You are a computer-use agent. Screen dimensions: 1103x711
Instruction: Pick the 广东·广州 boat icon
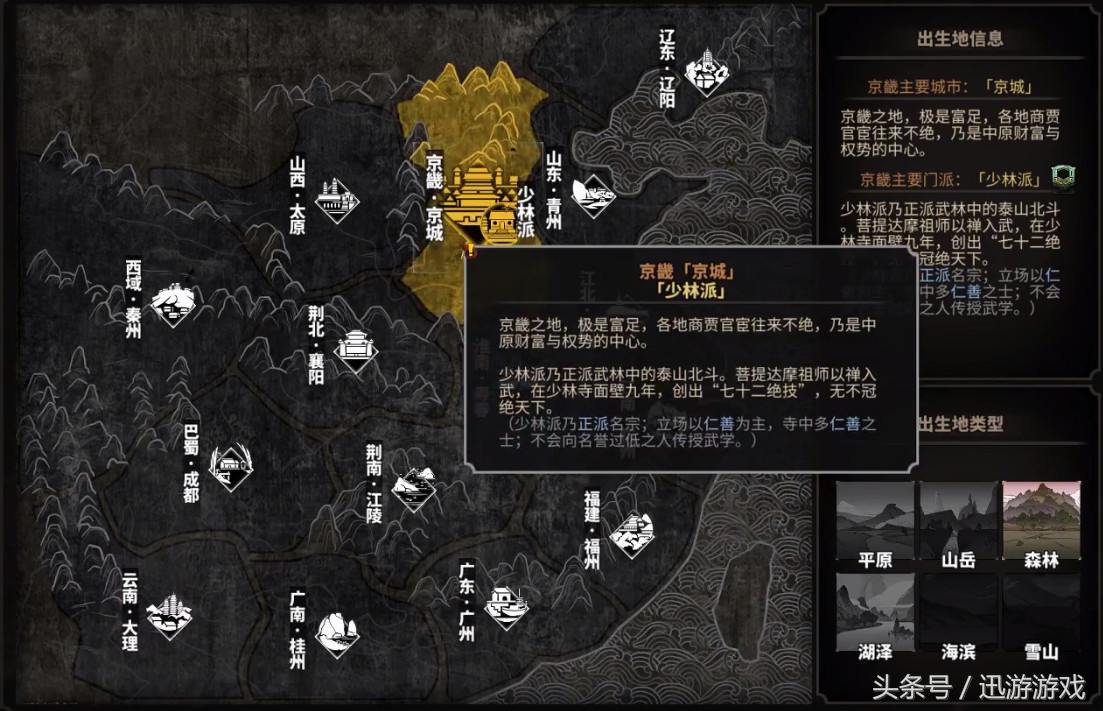point(503,602)
